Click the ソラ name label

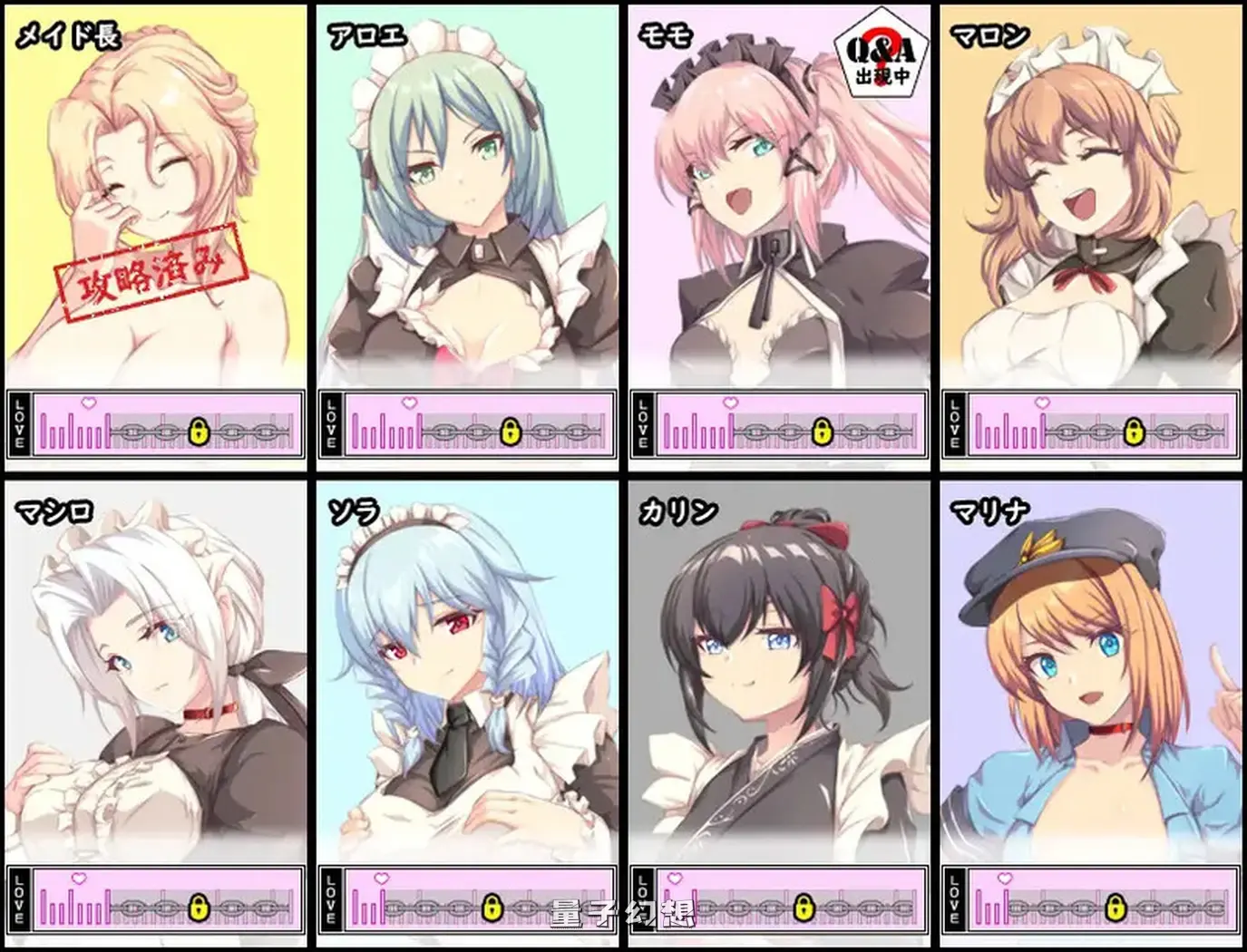click(x=356, y=510)
